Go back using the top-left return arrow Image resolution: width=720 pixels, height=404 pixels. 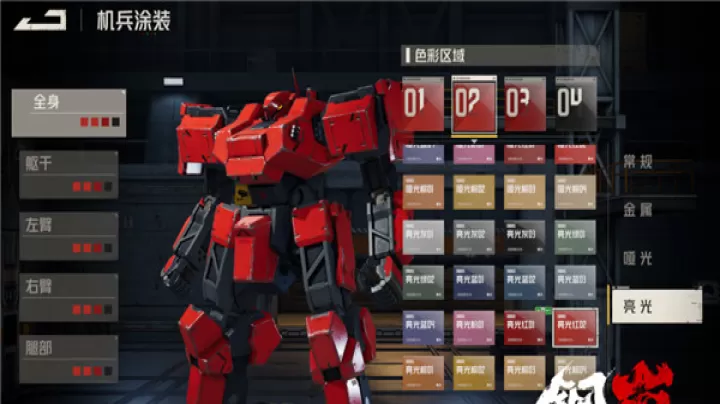point(40,19)
